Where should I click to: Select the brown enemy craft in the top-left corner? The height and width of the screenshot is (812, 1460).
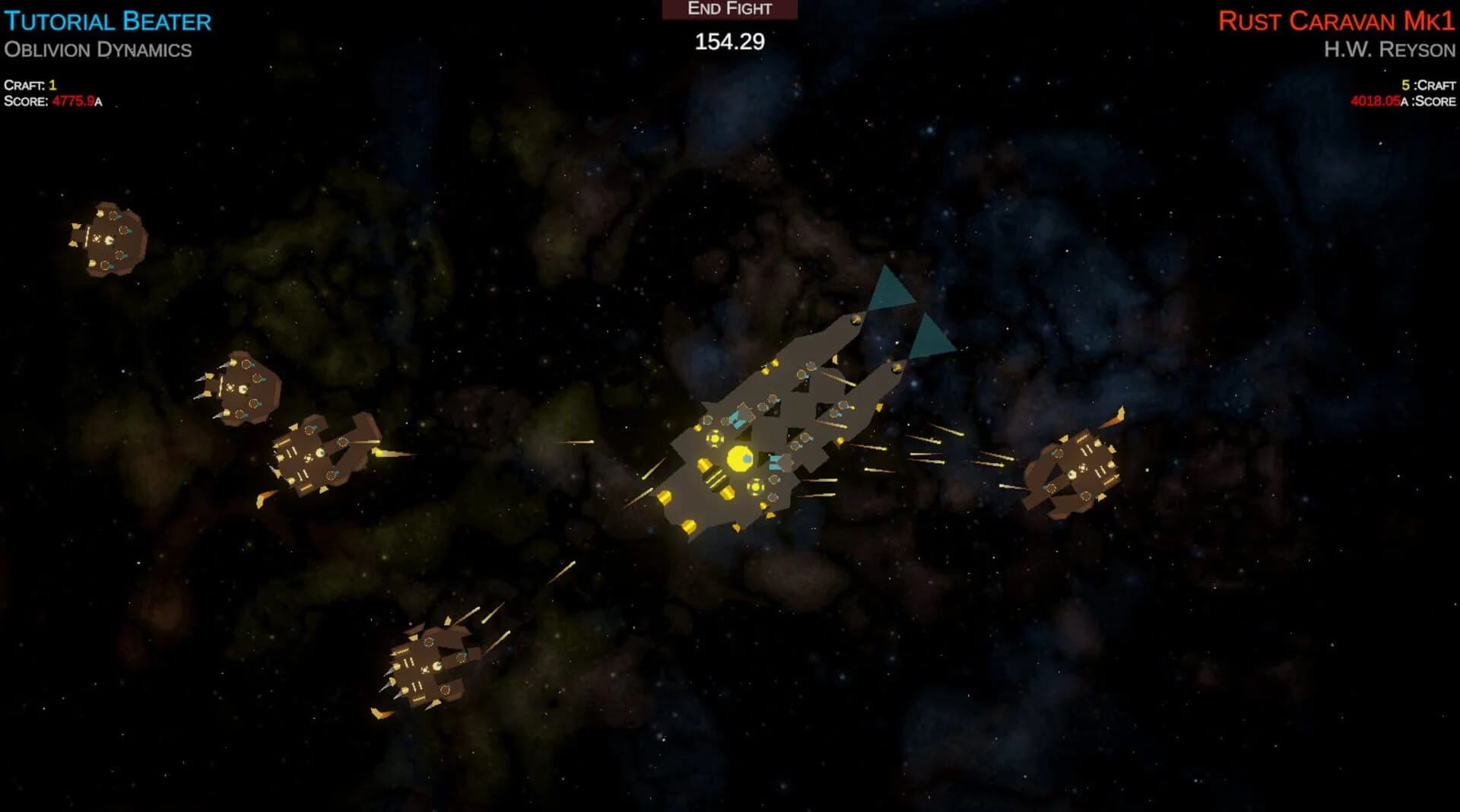[113, 239]
